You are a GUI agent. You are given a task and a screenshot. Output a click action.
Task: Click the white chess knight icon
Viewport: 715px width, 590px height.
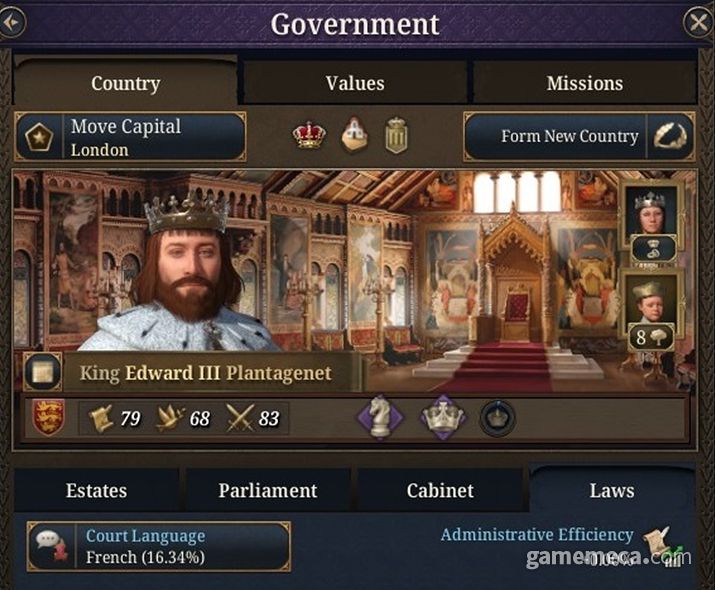pyautogui.click(x=380, y=417)
